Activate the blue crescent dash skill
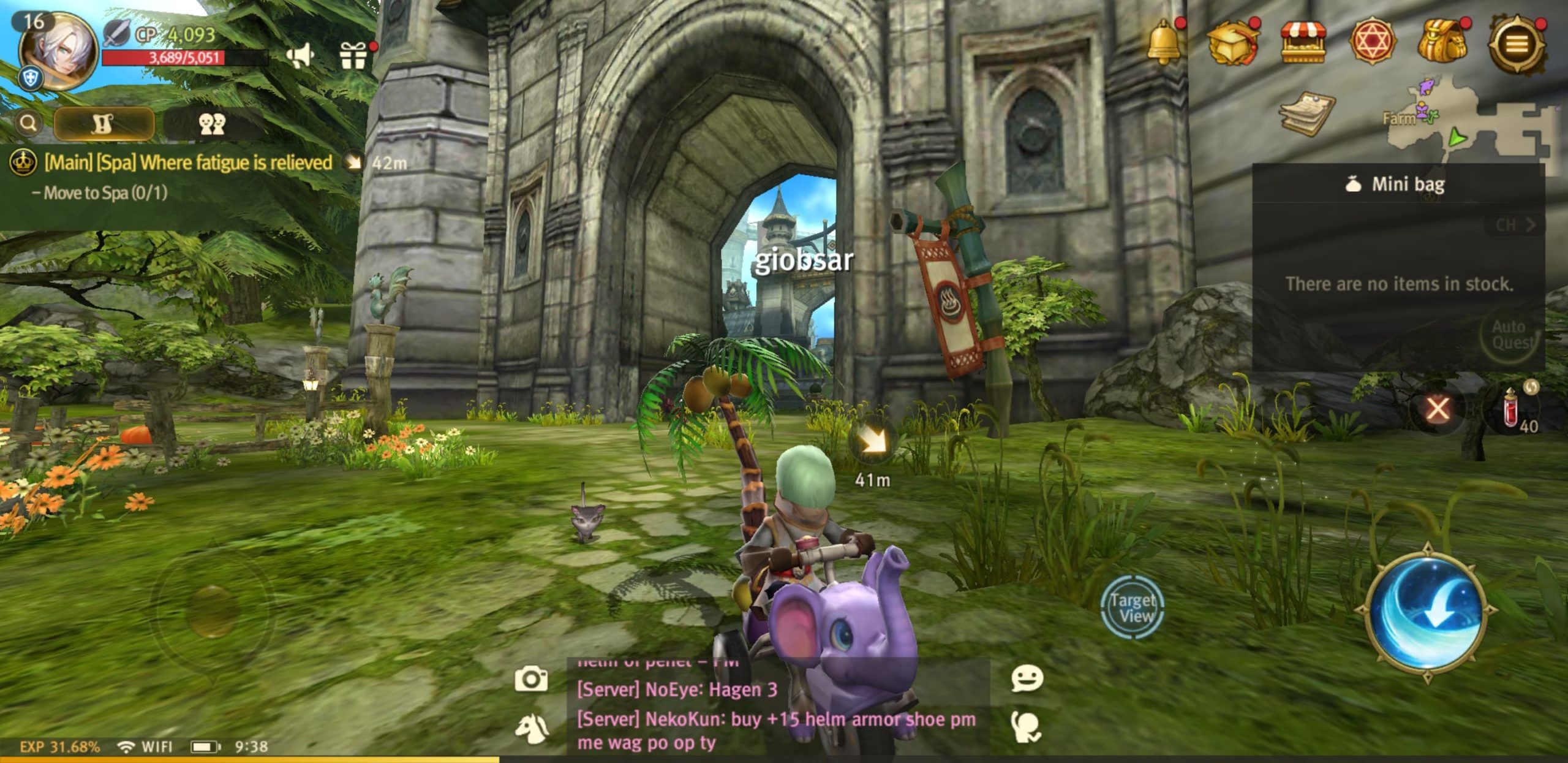 pyautogui.click(x=1427, y=612)
